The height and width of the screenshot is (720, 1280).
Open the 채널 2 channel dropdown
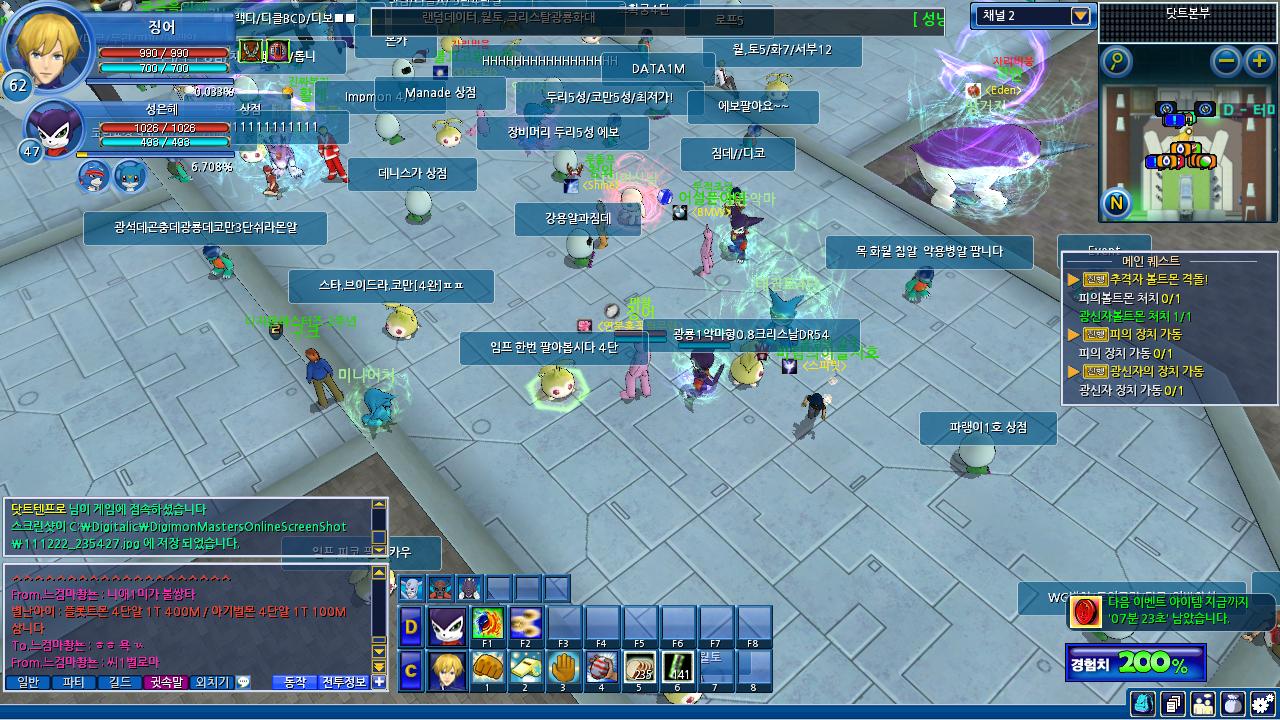(x=1080, y=16)
